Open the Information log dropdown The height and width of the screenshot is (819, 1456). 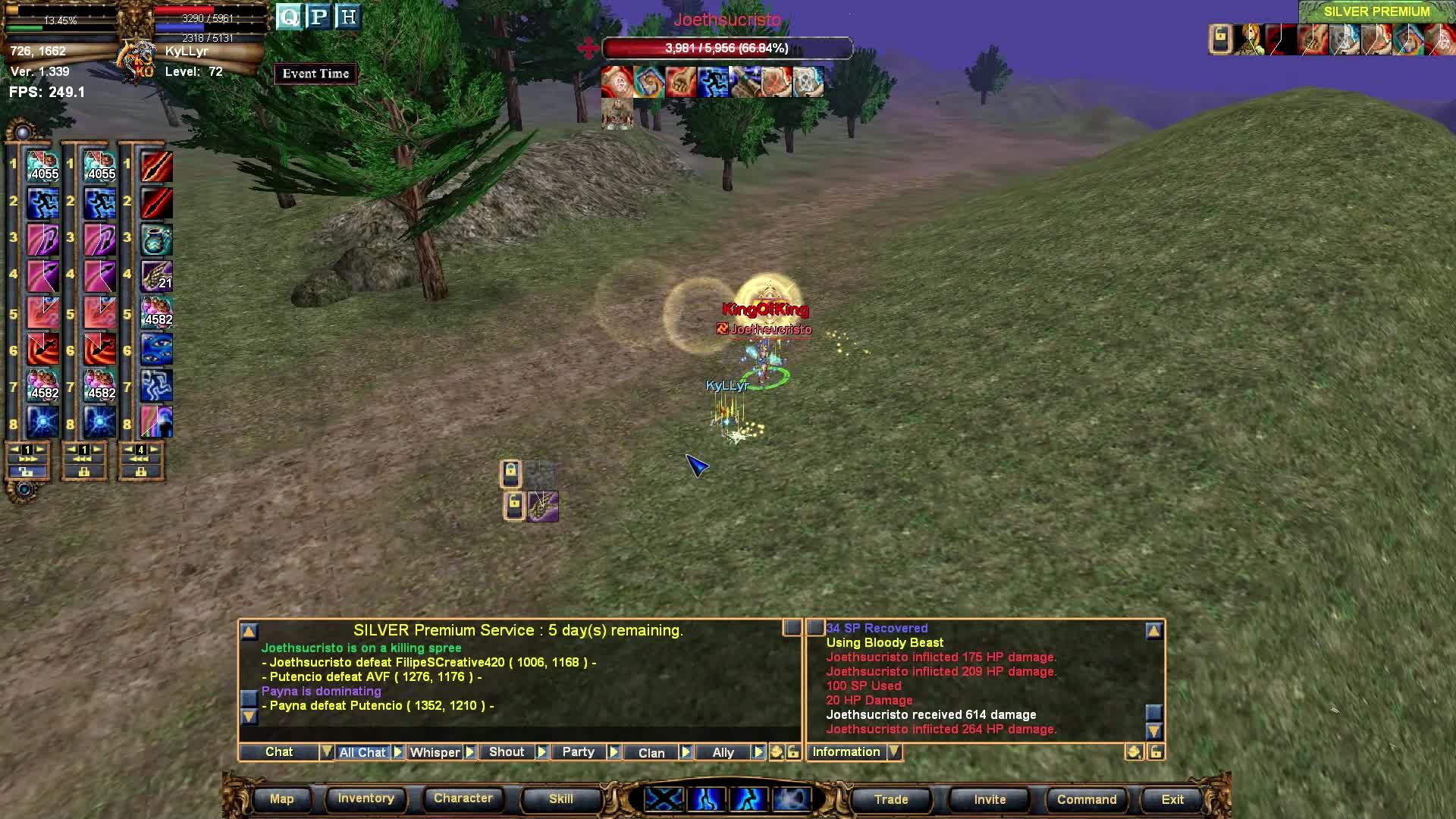[x=895, y=752]
